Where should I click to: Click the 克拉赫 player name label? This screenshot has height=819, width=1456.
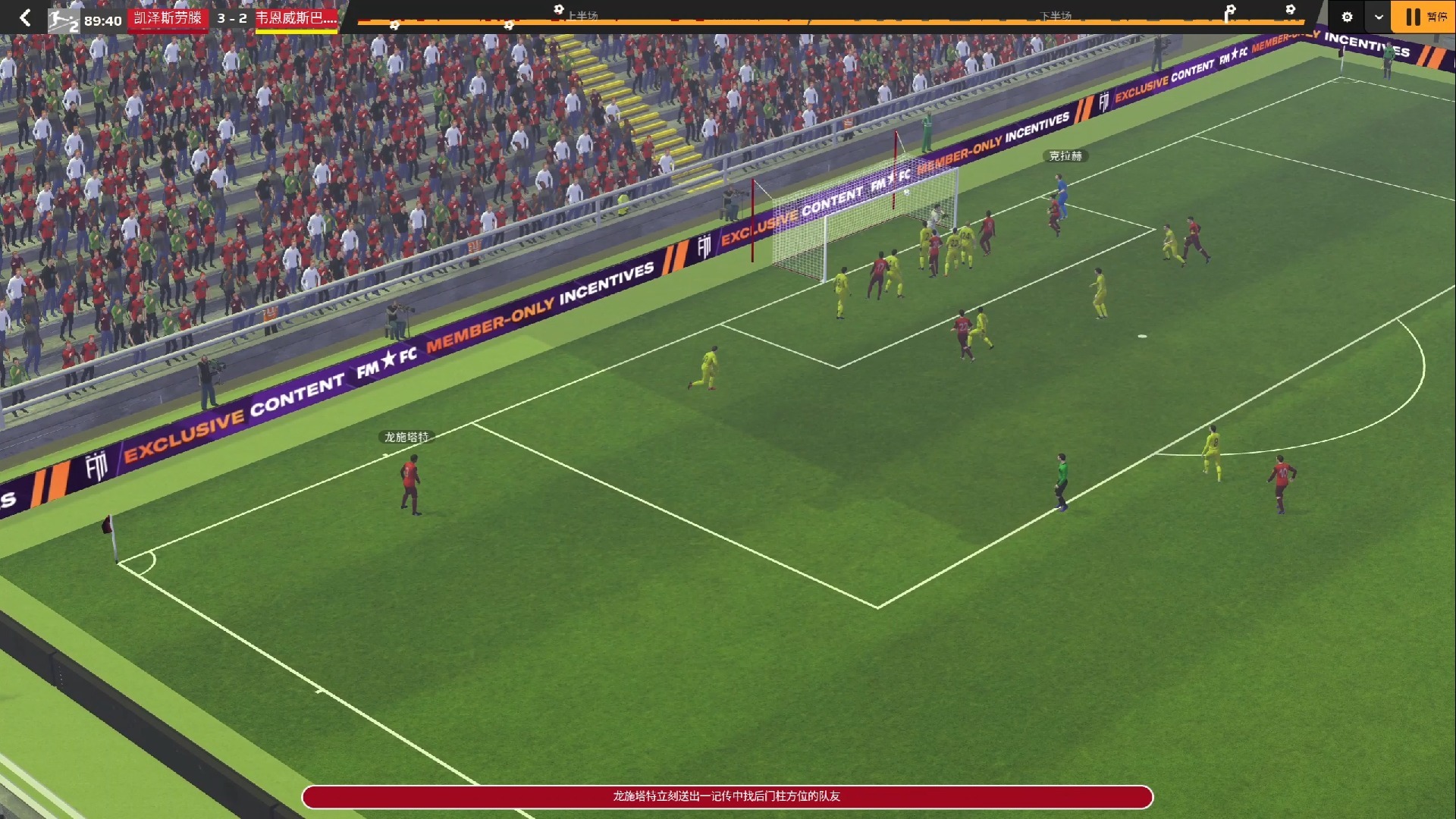click(1065, 155)
